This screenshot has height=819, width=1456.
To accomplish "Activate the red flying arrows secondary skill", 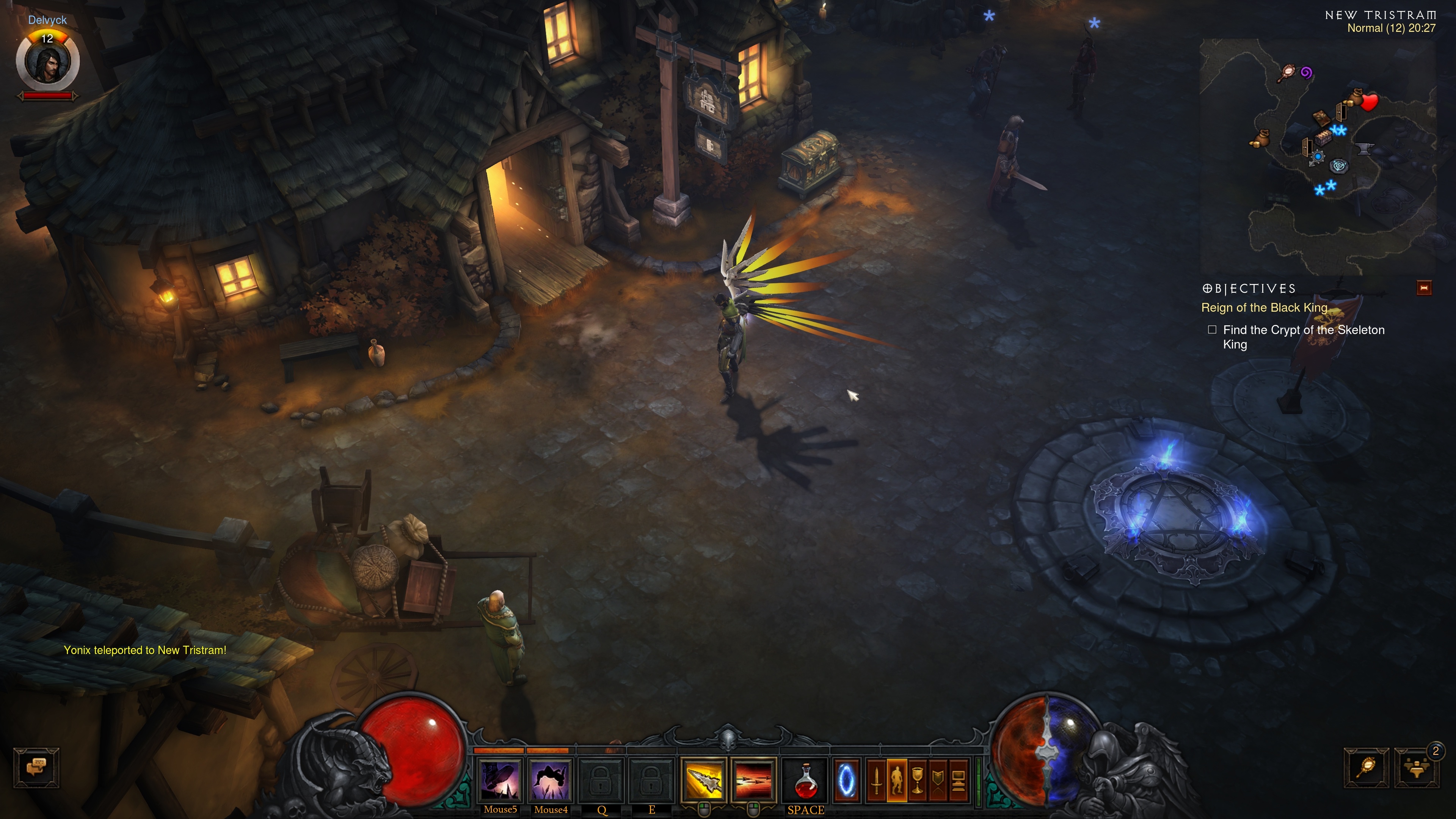I will [x=753, y=781].
